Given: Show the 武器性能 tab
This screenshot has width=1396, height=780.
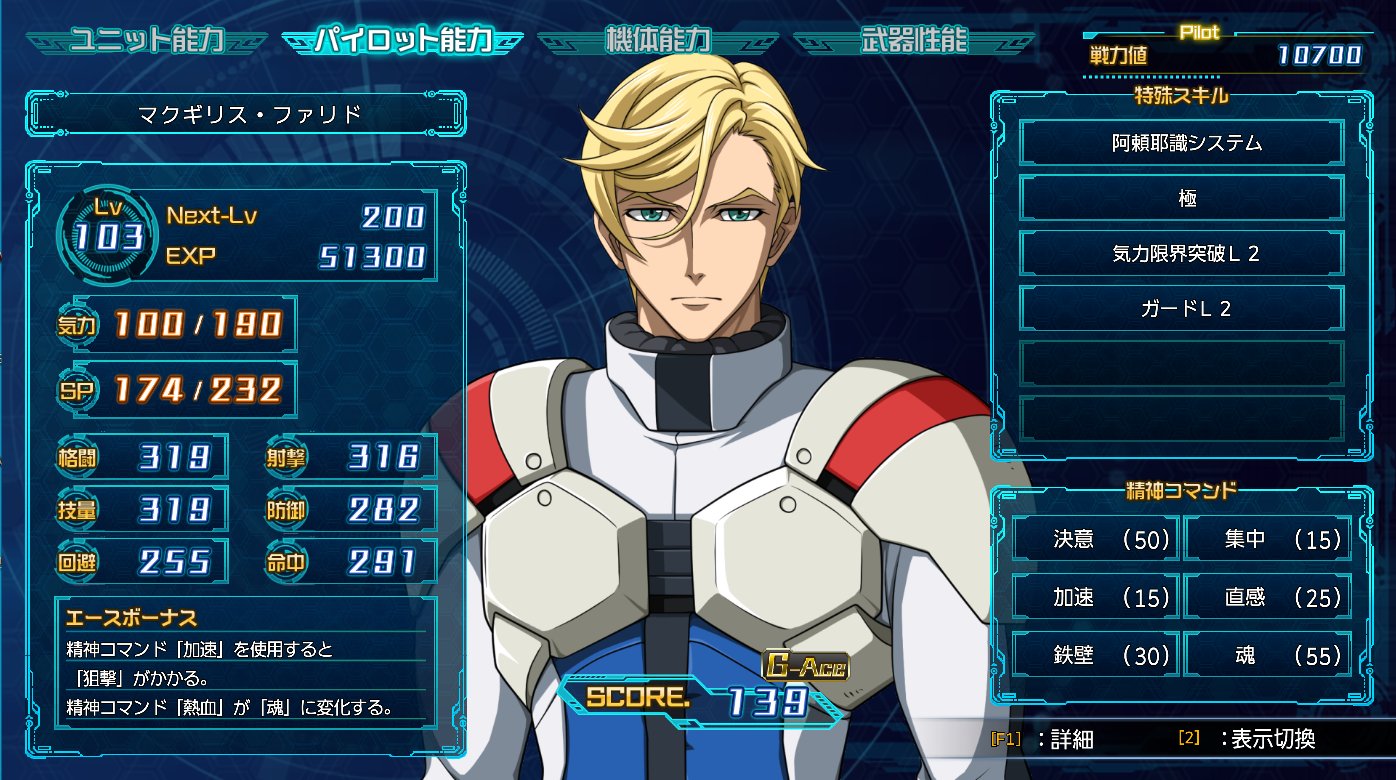Looking at the screenshot, I should [x=914, y=41].
